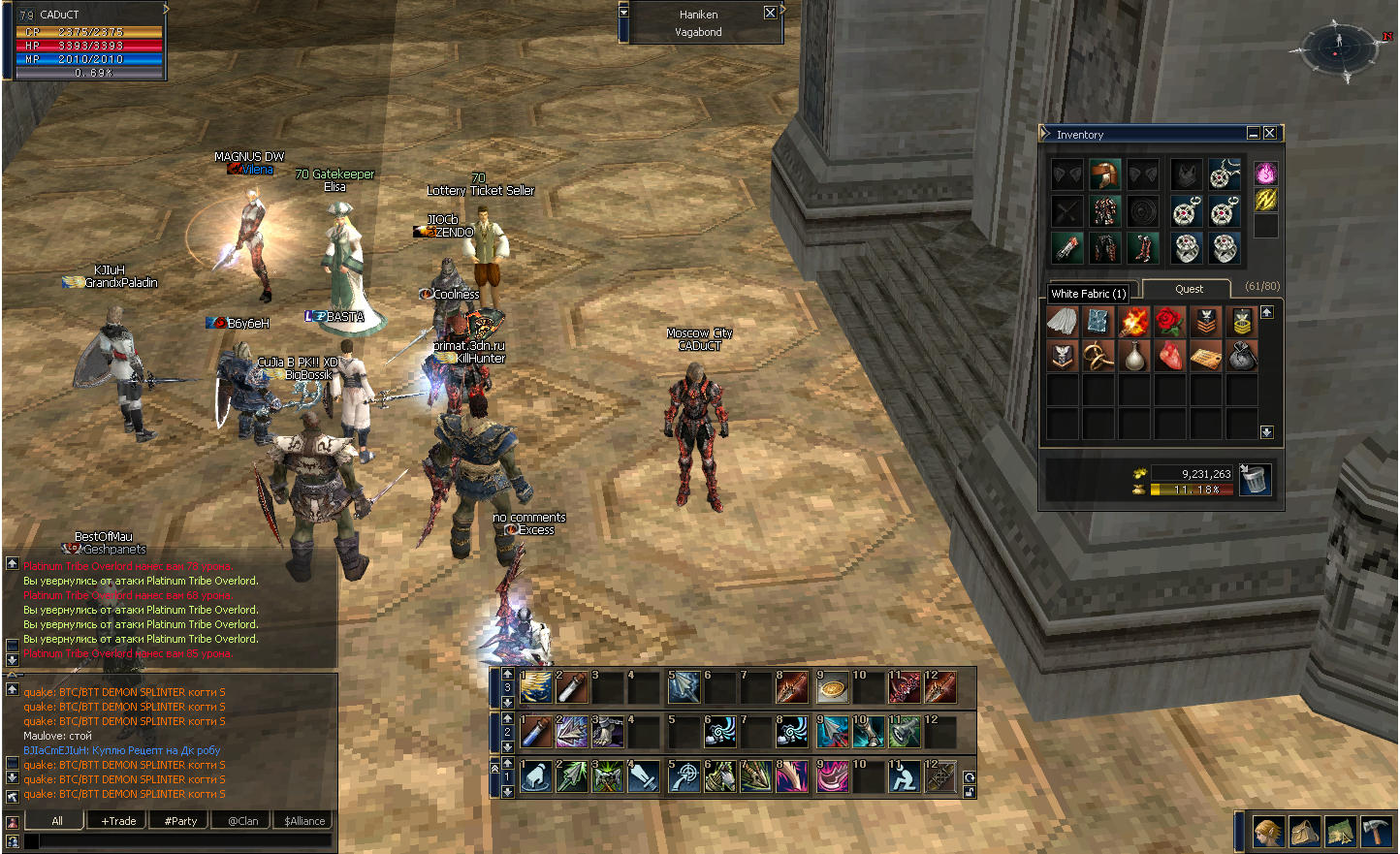This screenshot has height=854, width=1400.
Task: Select the equipped helmet slot
Action: [1103, 174]
